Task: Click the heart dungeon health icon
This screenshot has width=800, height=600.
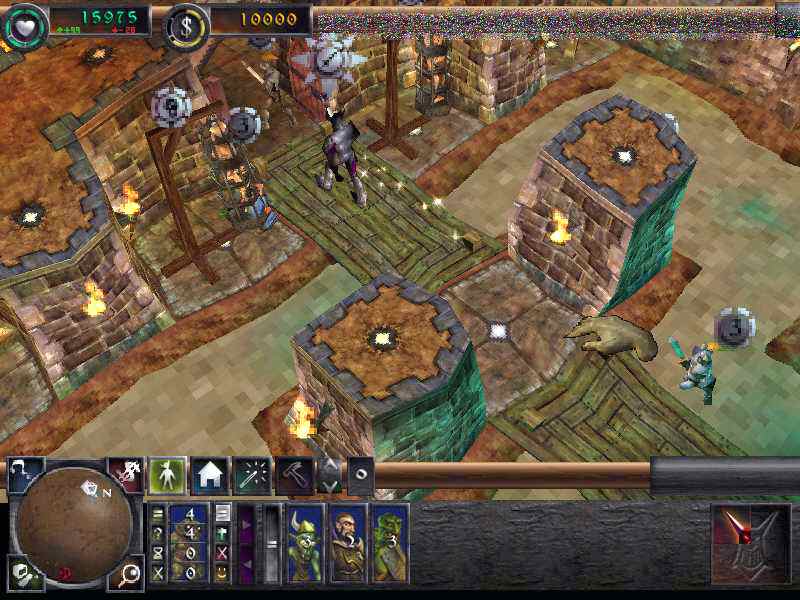Action: (22, 22)
